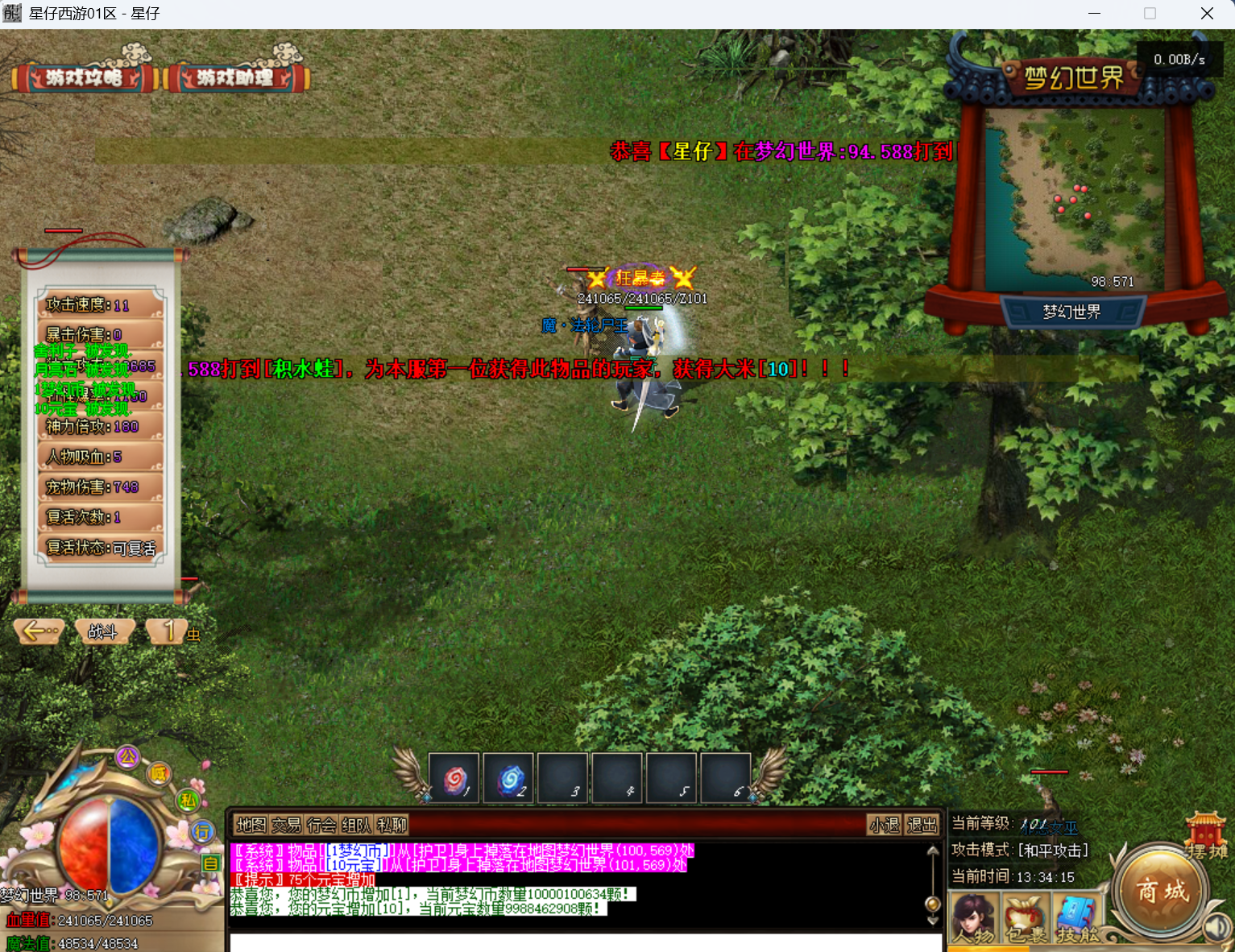Click the 梦幻世界 minimap
This screenshot has width=1235, height=952.
tap(1074, 199)
